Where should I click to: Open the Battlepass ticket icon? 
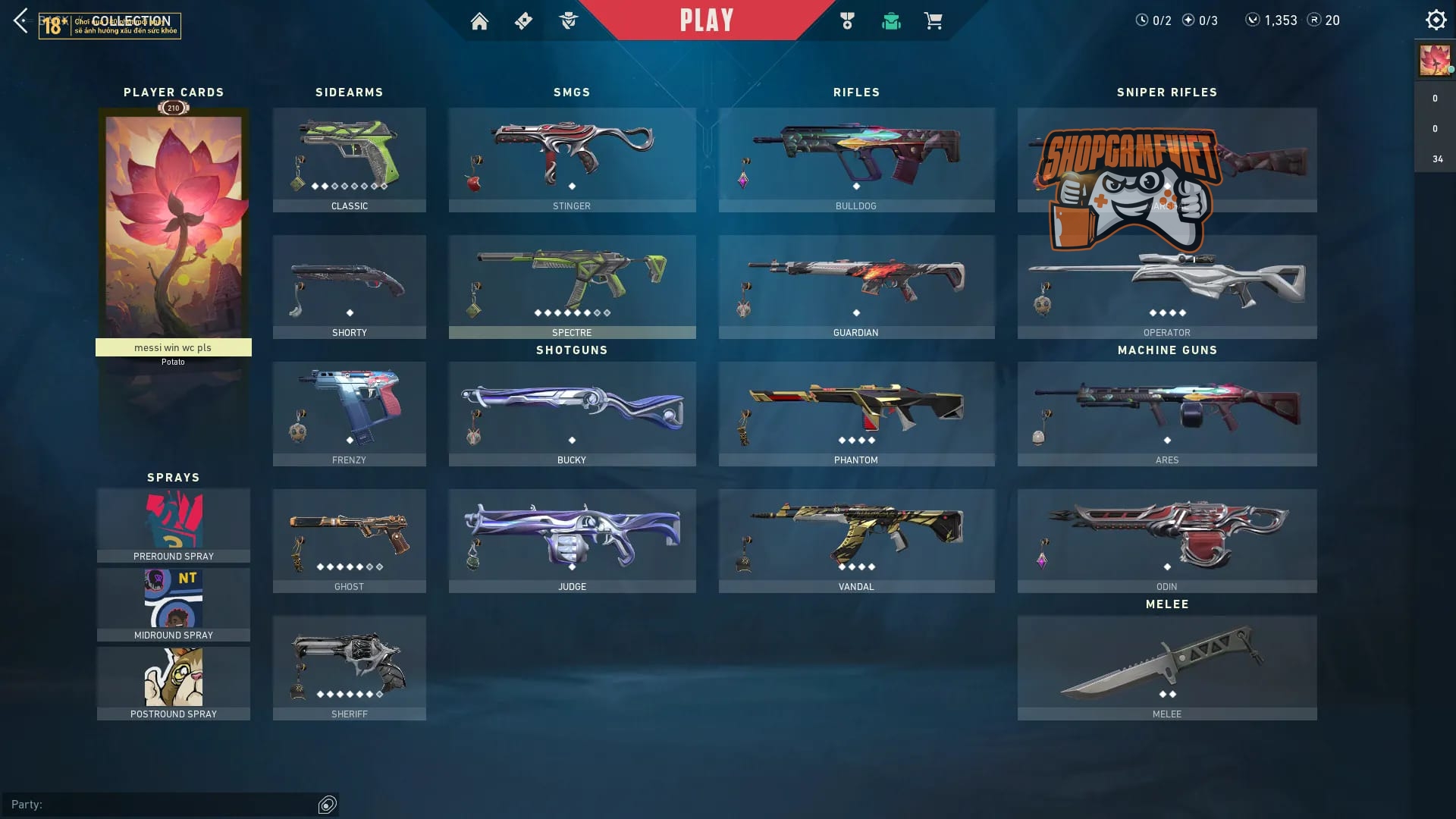523,20
